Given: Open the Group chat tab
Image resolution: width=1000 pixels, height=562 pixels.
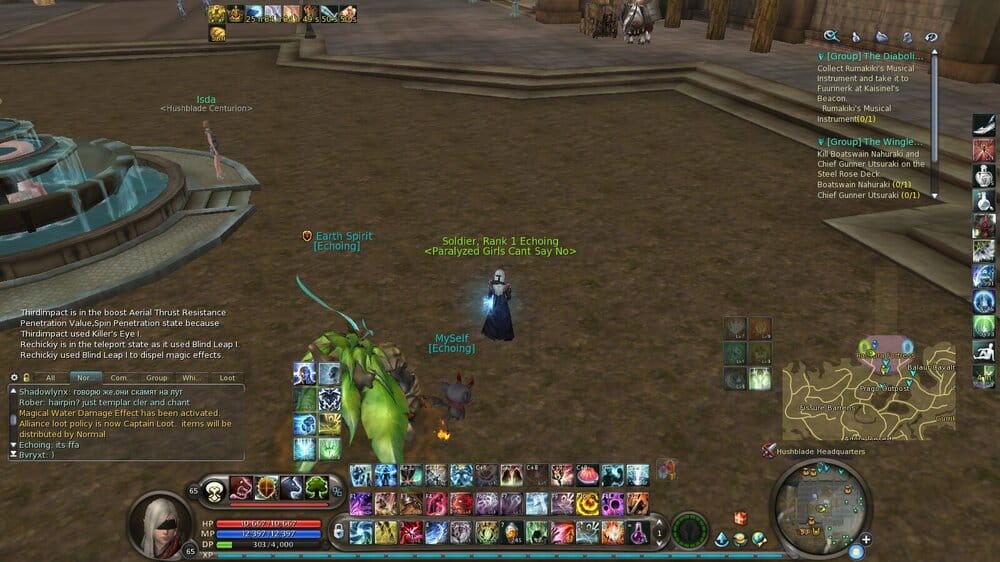Looking at the screenshot, I should coord(156,378).
